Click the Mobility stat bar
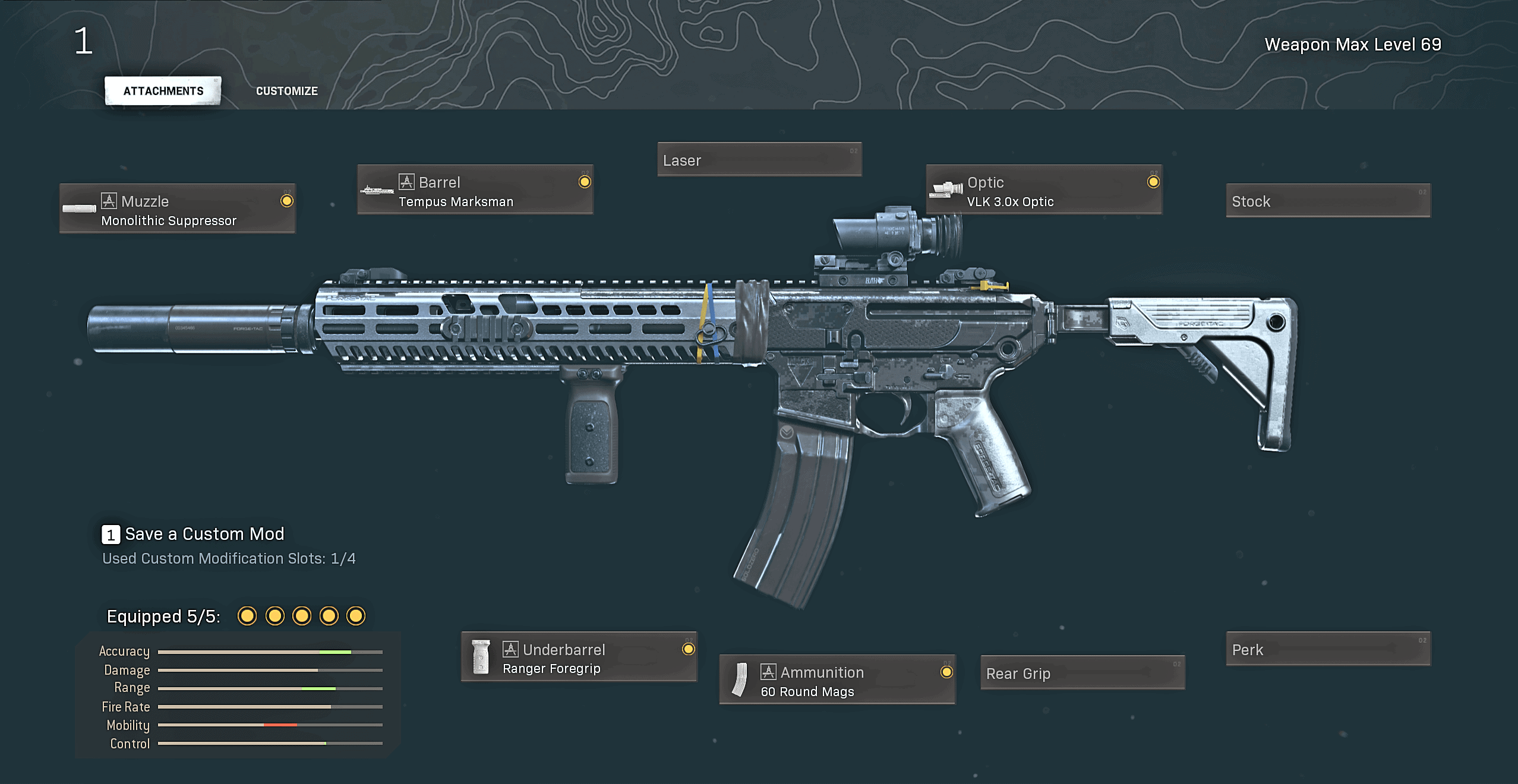The image size is (1518, 784). coord(270,725)
